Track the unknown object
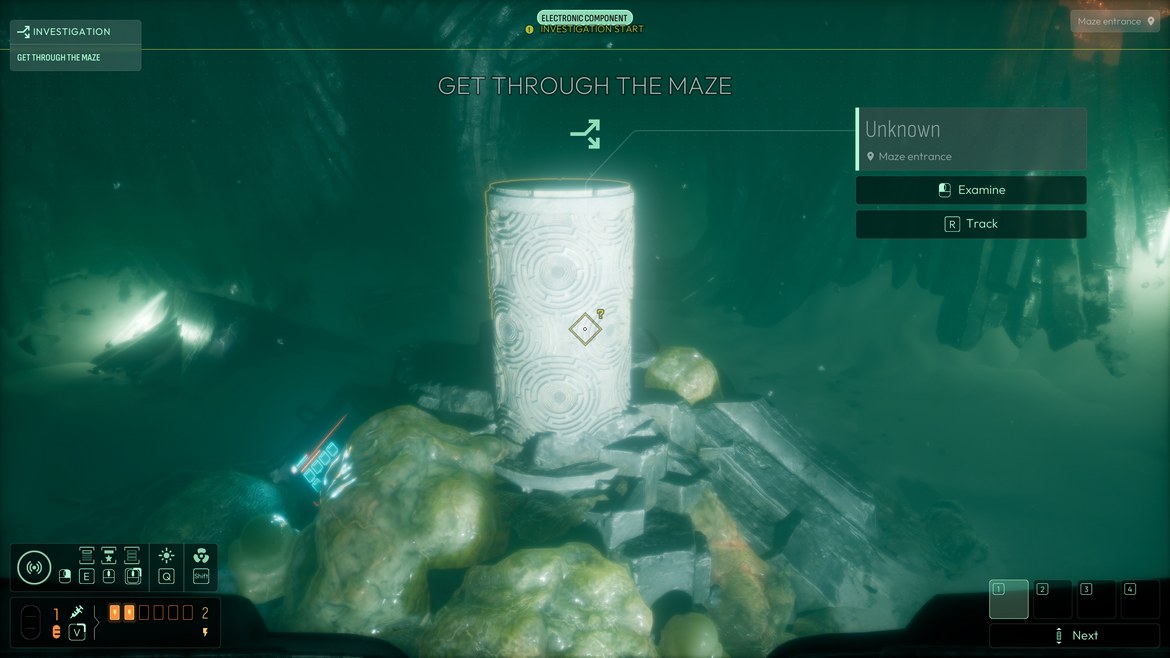 970,224
